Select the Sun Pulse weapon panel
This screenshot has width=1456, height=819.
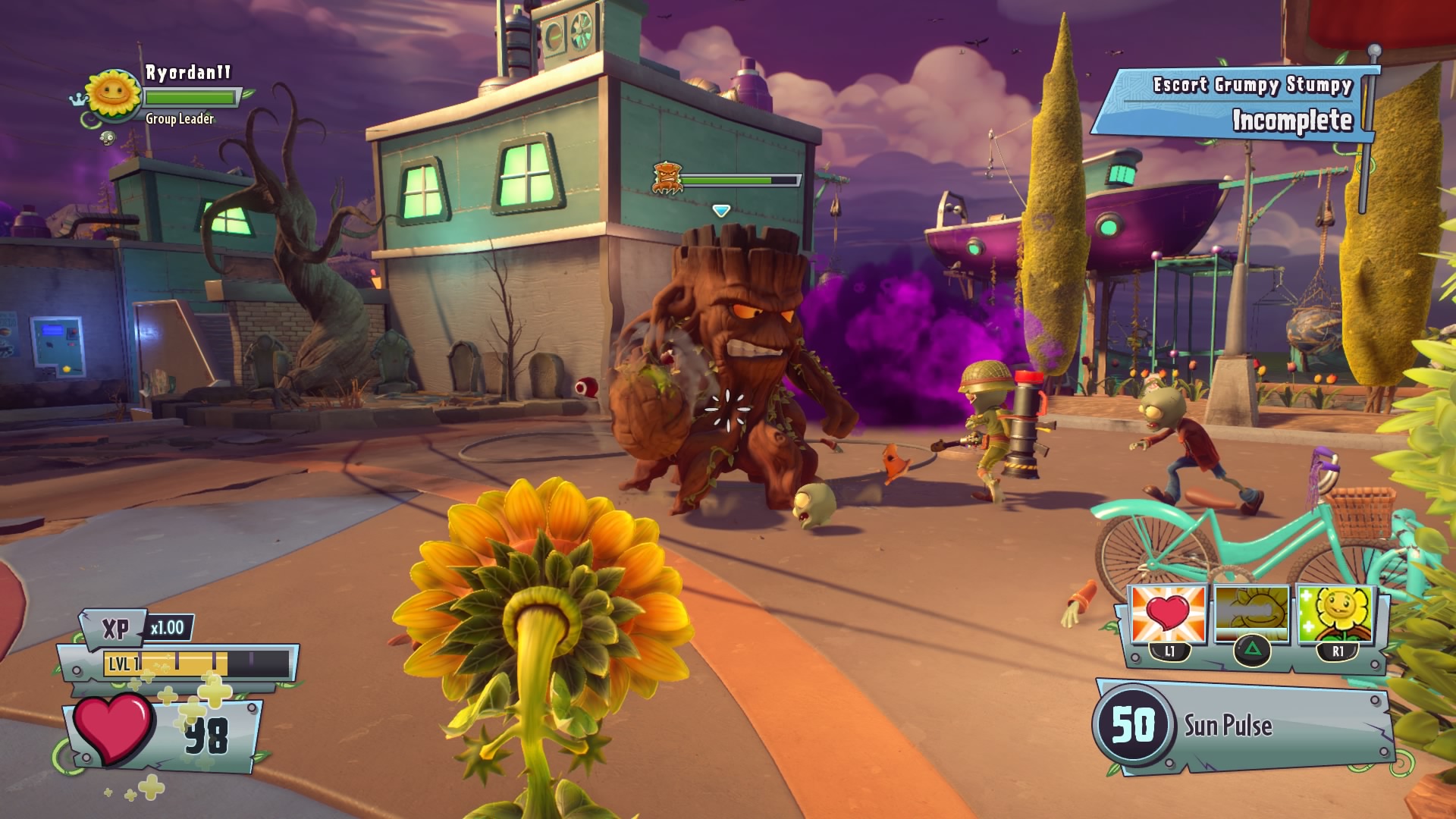click(x=1244, y=726)
